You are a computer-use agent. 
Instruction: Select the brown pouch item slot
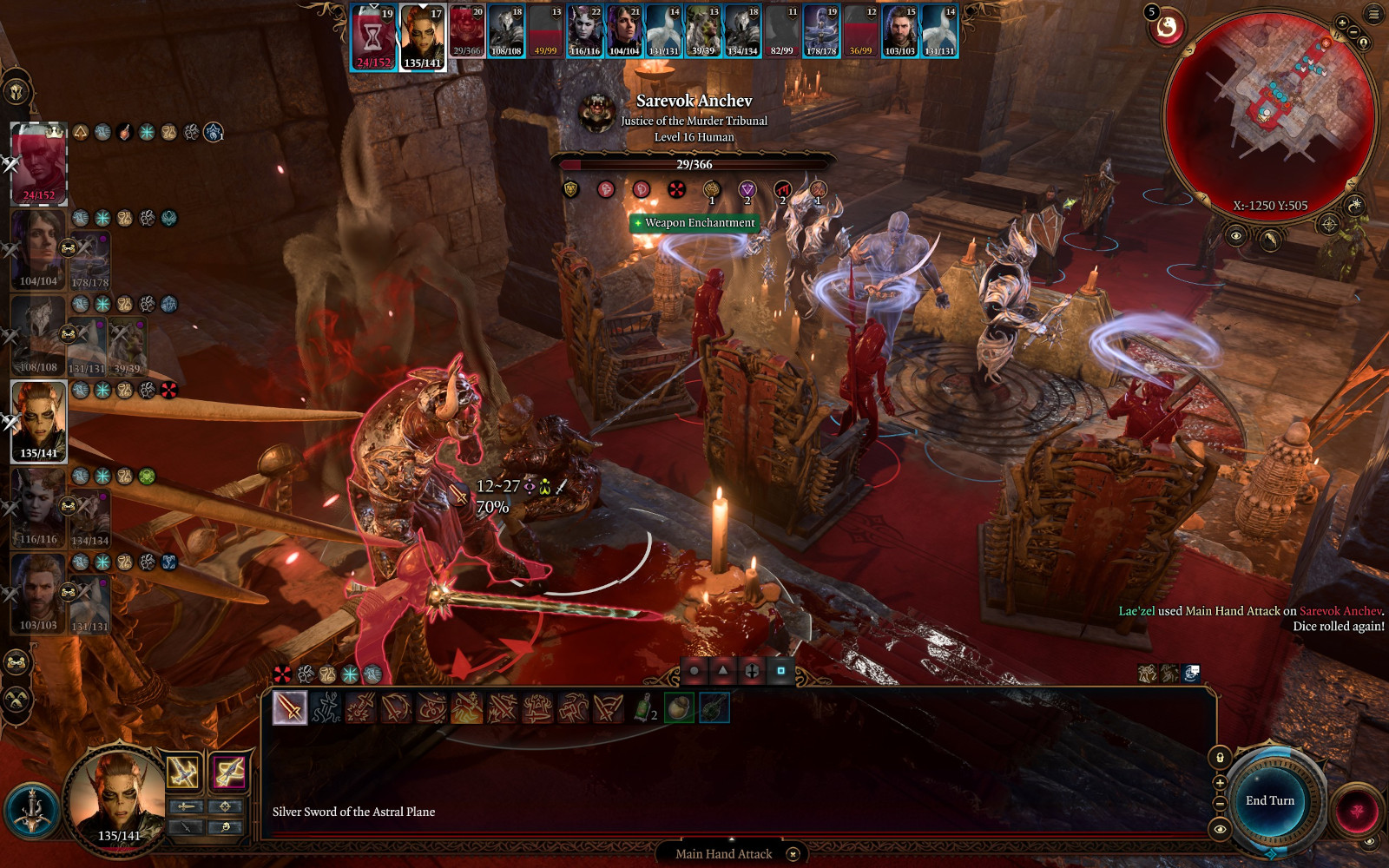679,707
